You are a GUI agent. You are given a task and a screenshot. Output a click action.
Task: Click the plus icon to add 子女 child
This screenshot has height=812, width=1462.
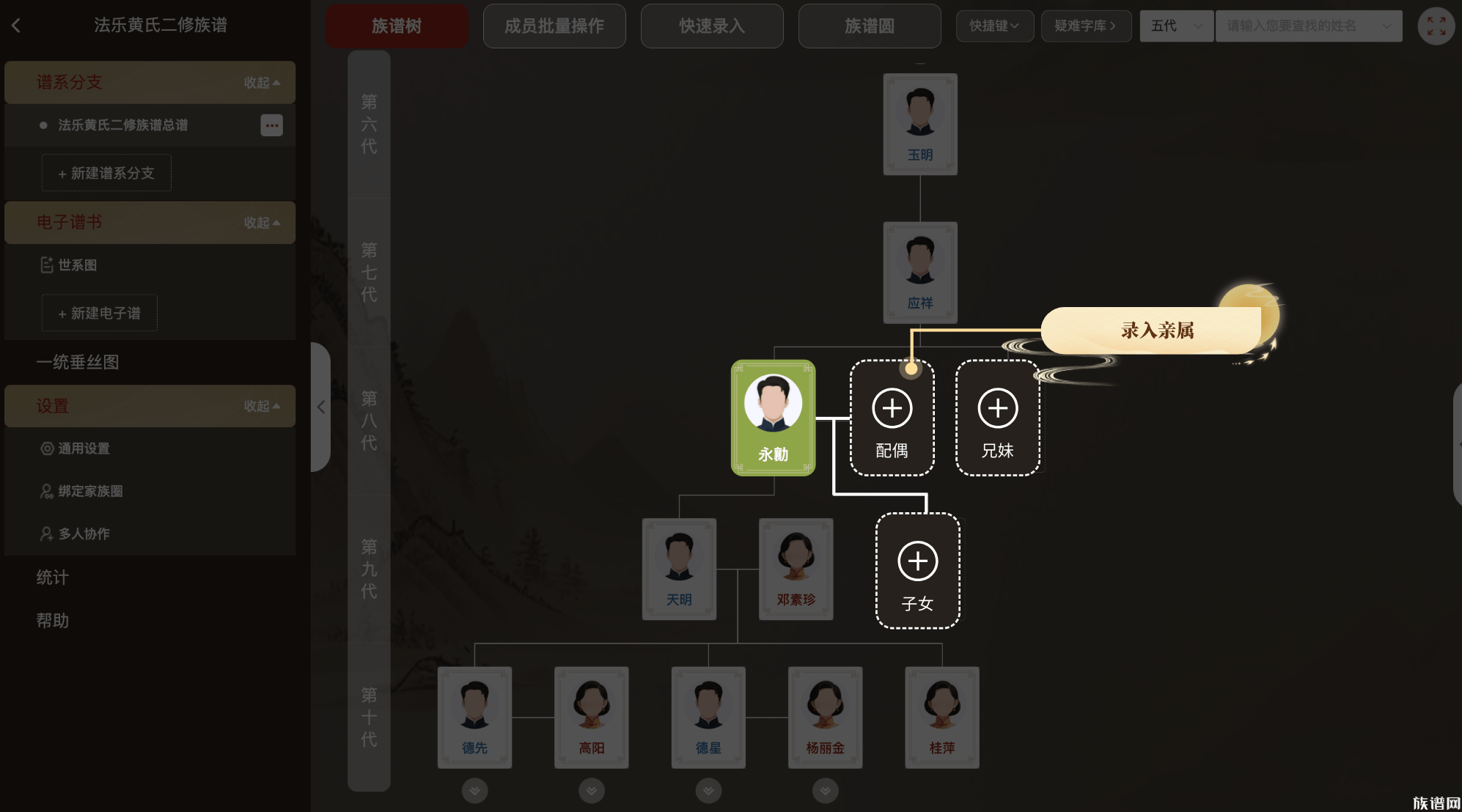point(917,561)
